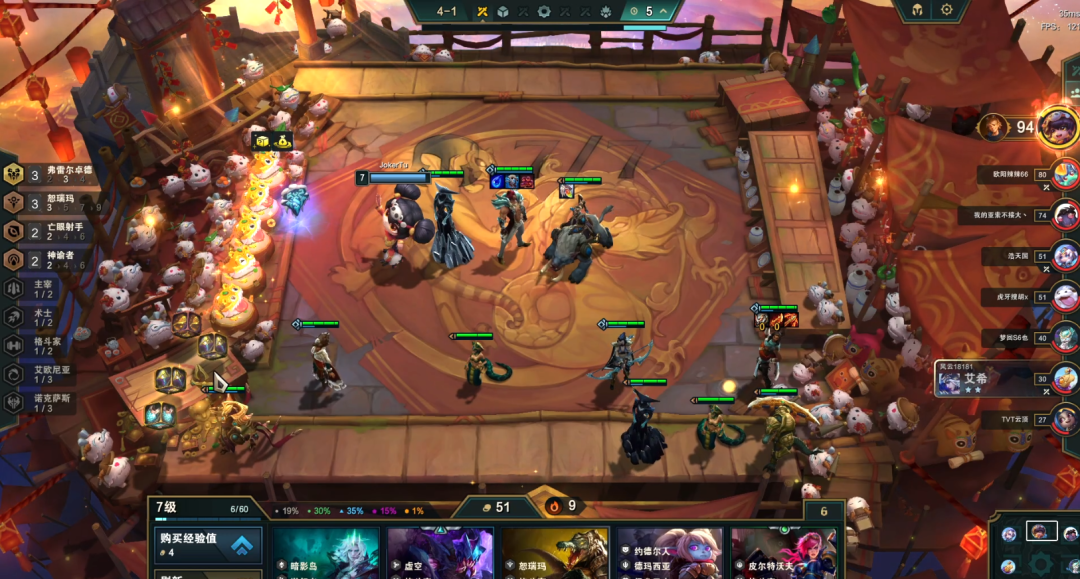This screenshot has width=1080, height=579.
Task: View player 浩天国's board
Action: pos(1063,255)
